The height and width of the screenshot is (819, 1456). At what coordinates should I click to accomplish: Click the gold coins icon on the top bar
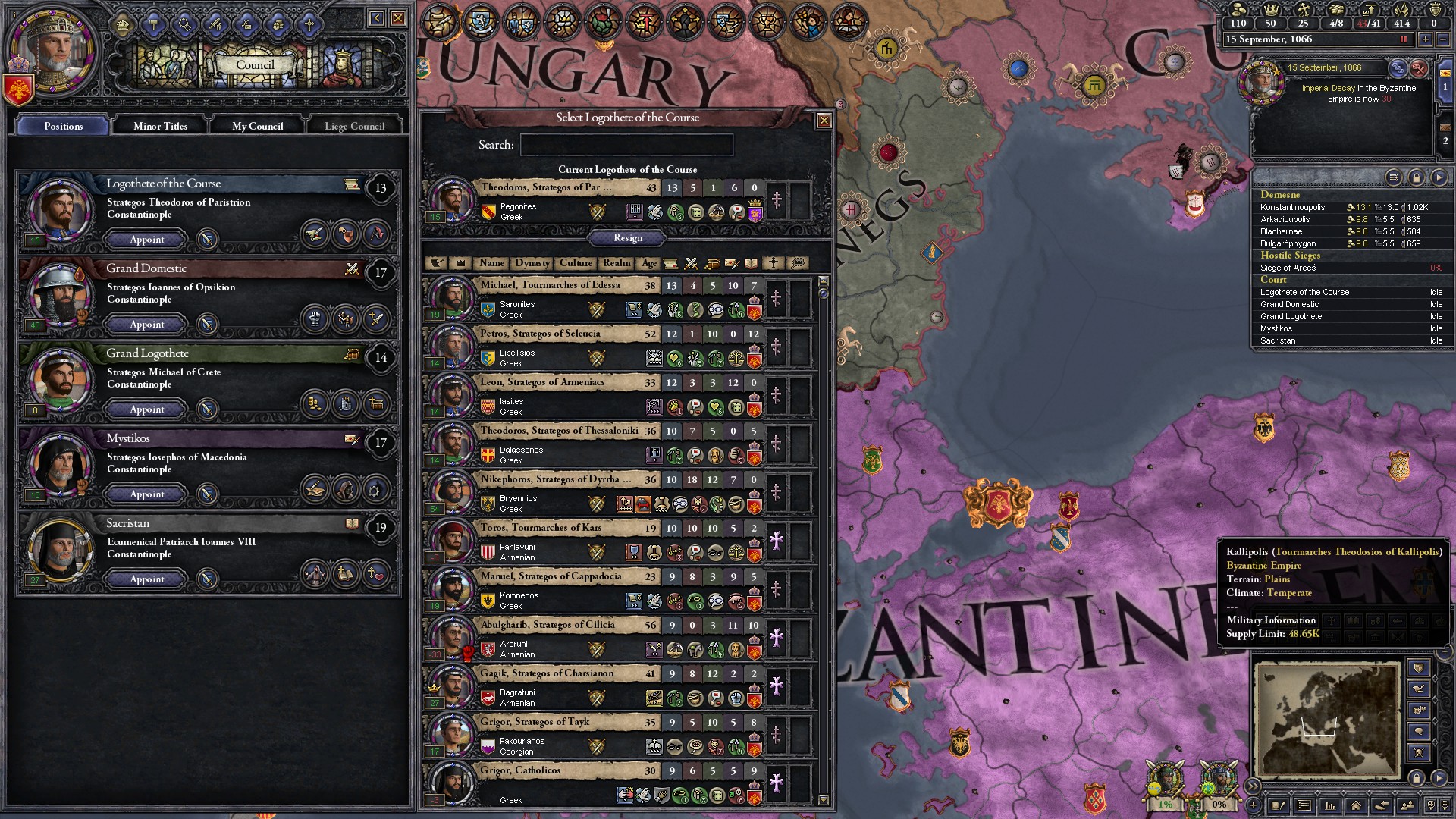click(1238, 9)
